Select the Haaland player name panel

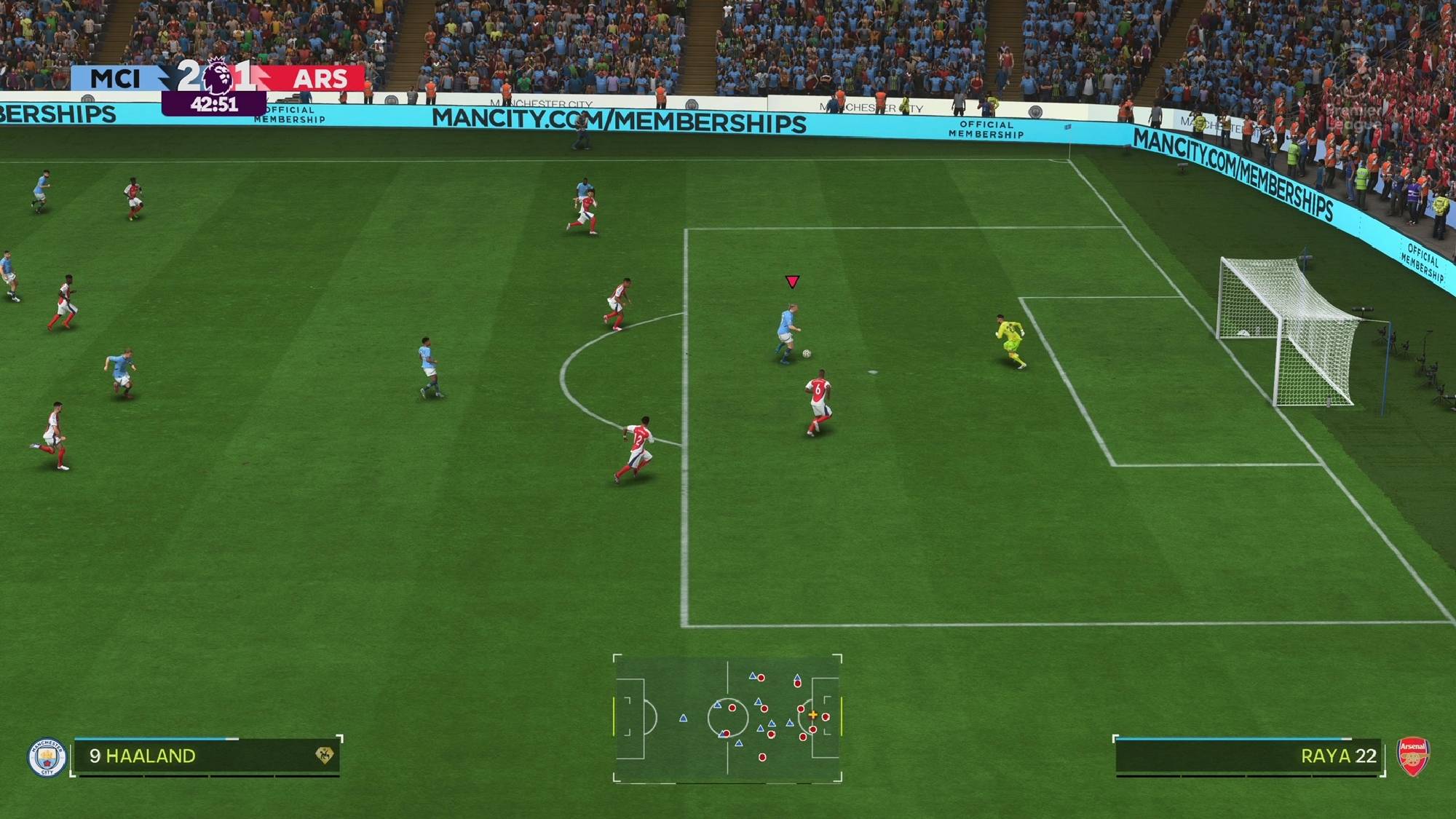[x=207, y=756]
